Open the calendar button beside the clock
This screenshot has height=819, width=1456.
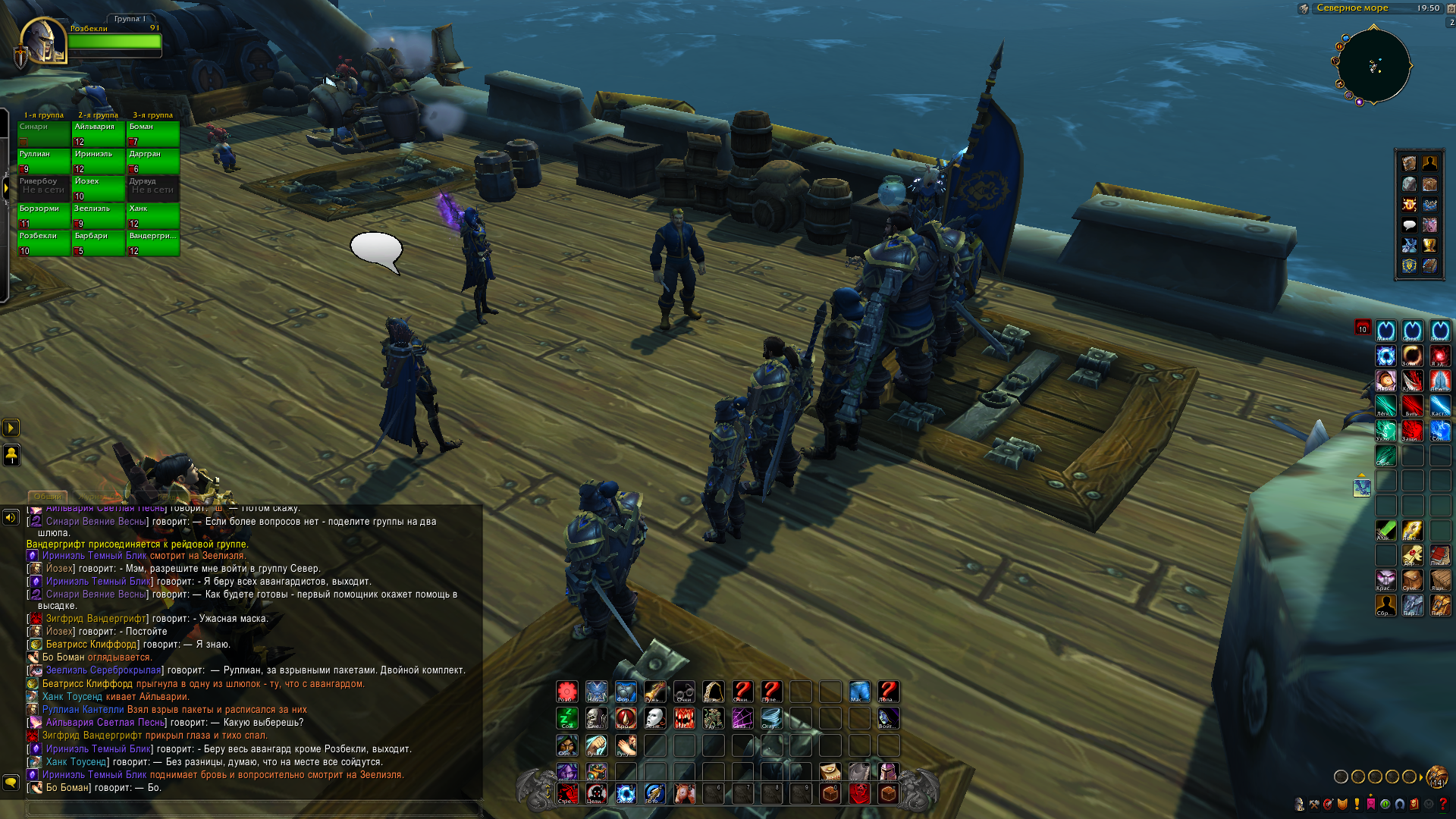click(x=1451, y=8)
